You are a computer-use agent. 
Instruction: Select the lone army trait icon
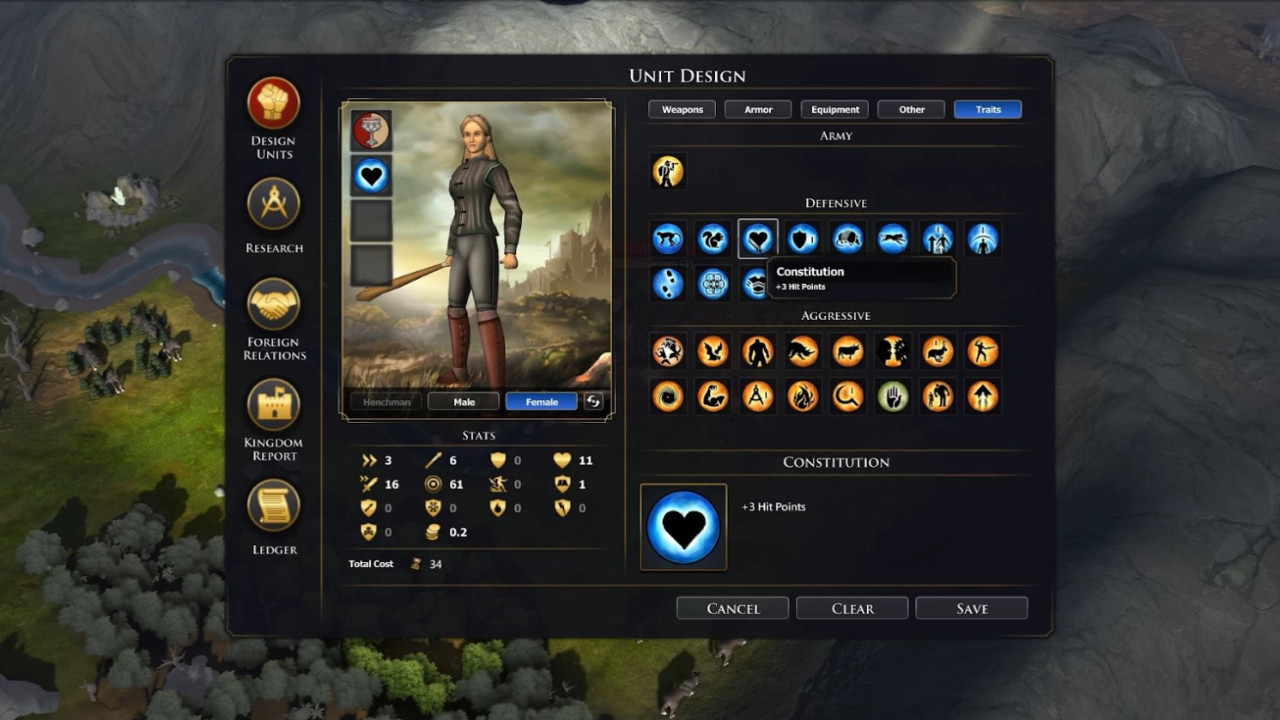click(x=668, y=171)
